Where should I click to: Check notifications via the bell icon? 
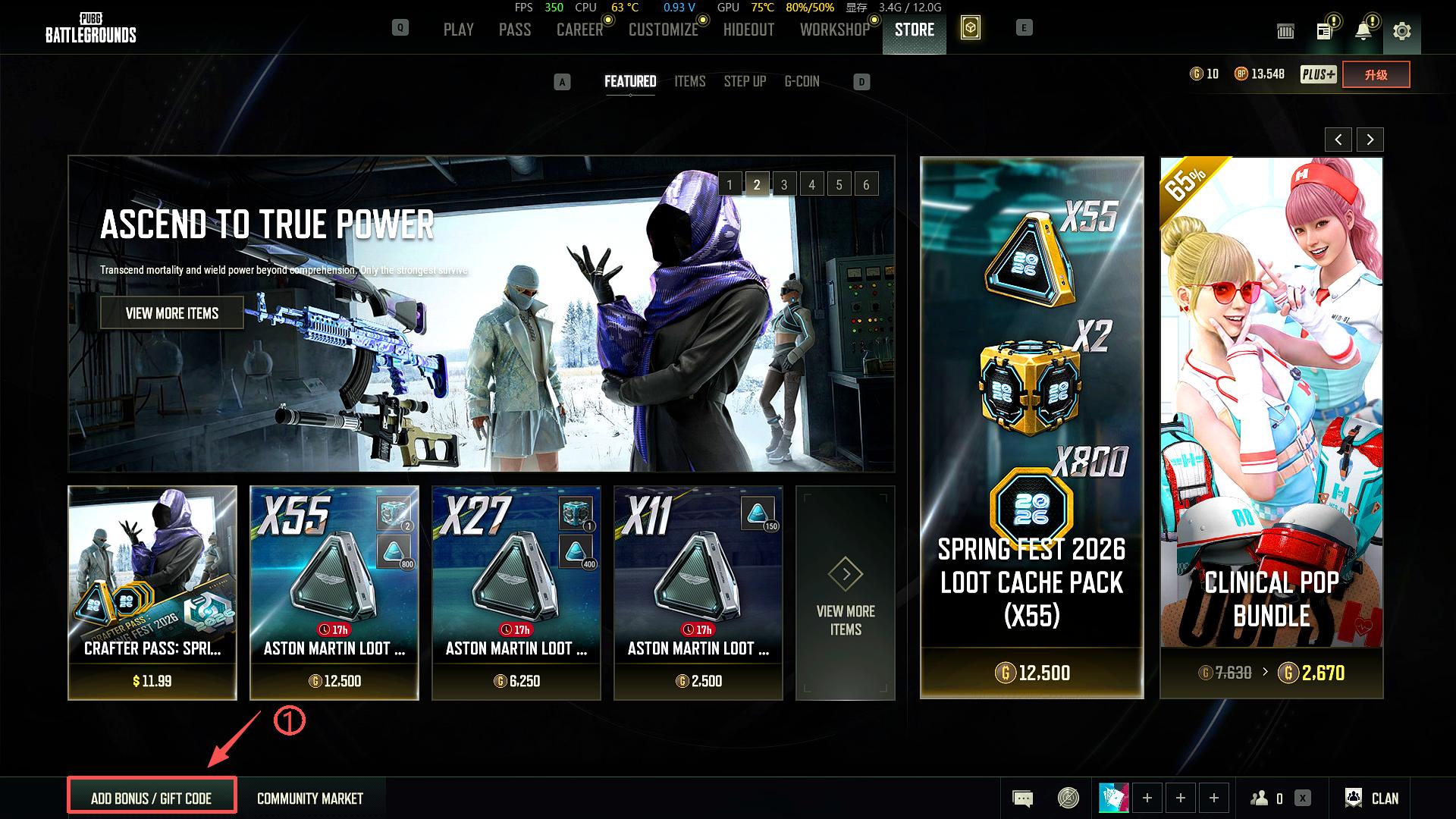point(1363,31)
